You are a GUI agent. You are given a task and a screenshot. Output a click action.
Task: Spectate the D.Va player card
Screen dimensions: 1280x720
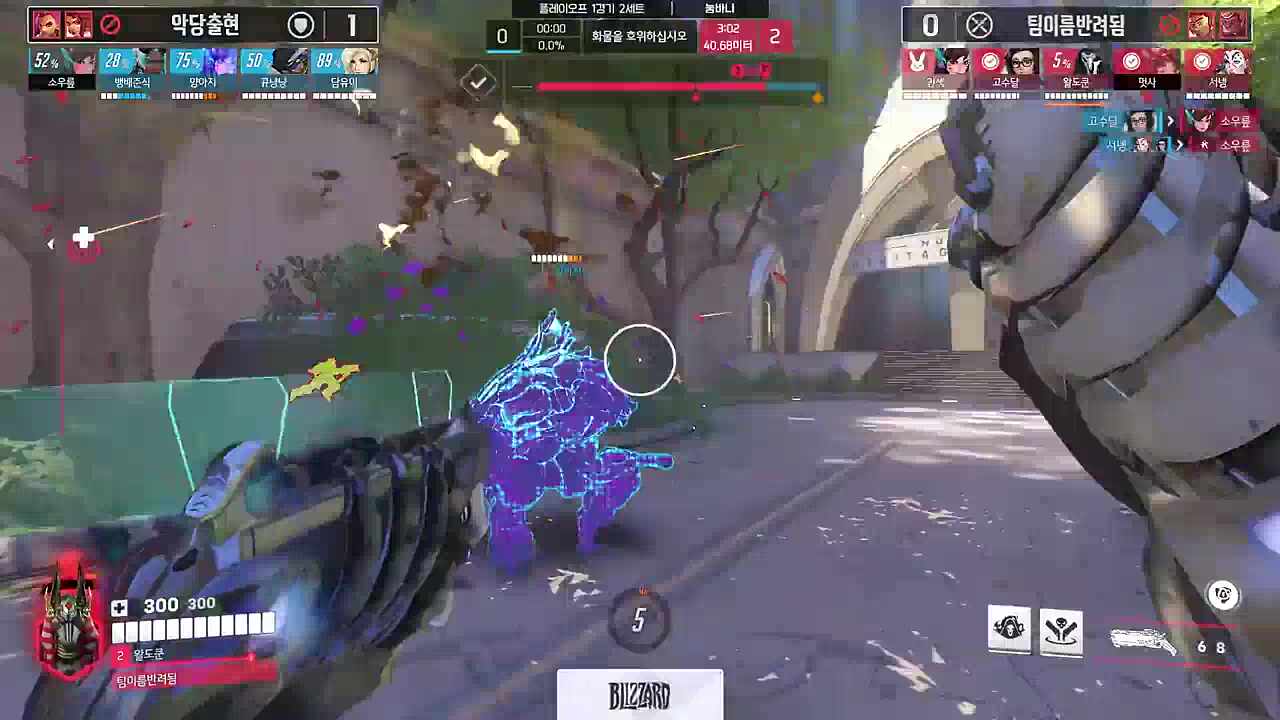[x=936, y=70]
